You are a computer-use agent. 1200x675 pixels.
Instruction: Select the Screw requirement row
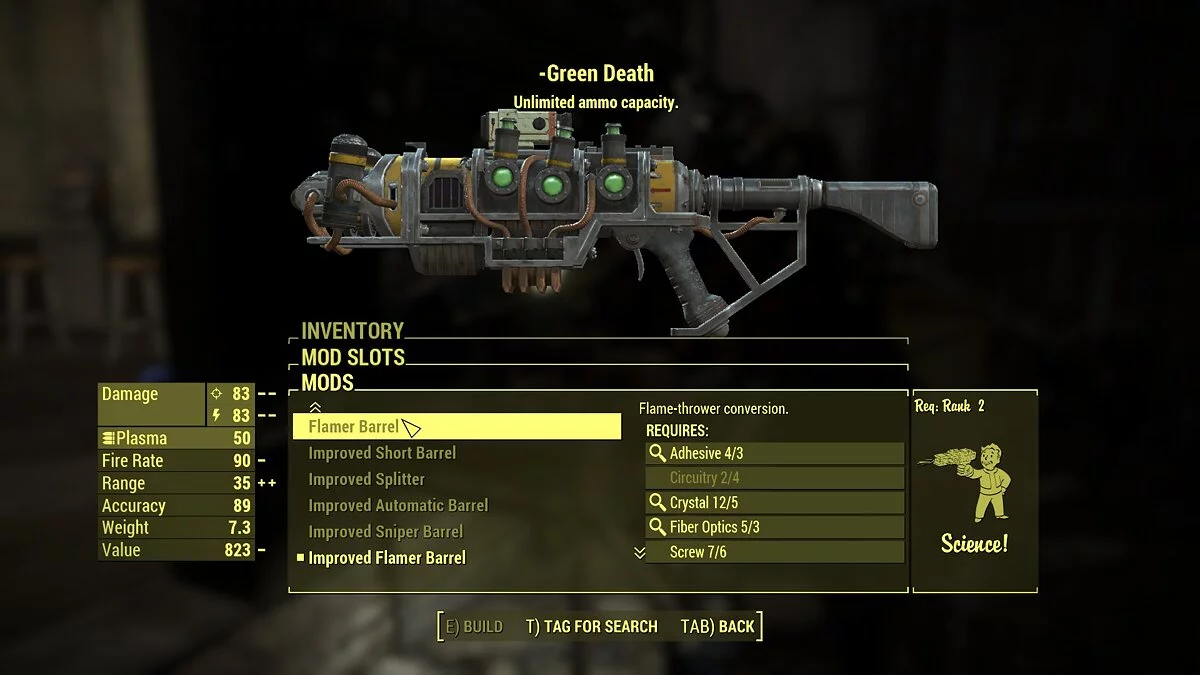click(x=774, y=552)
